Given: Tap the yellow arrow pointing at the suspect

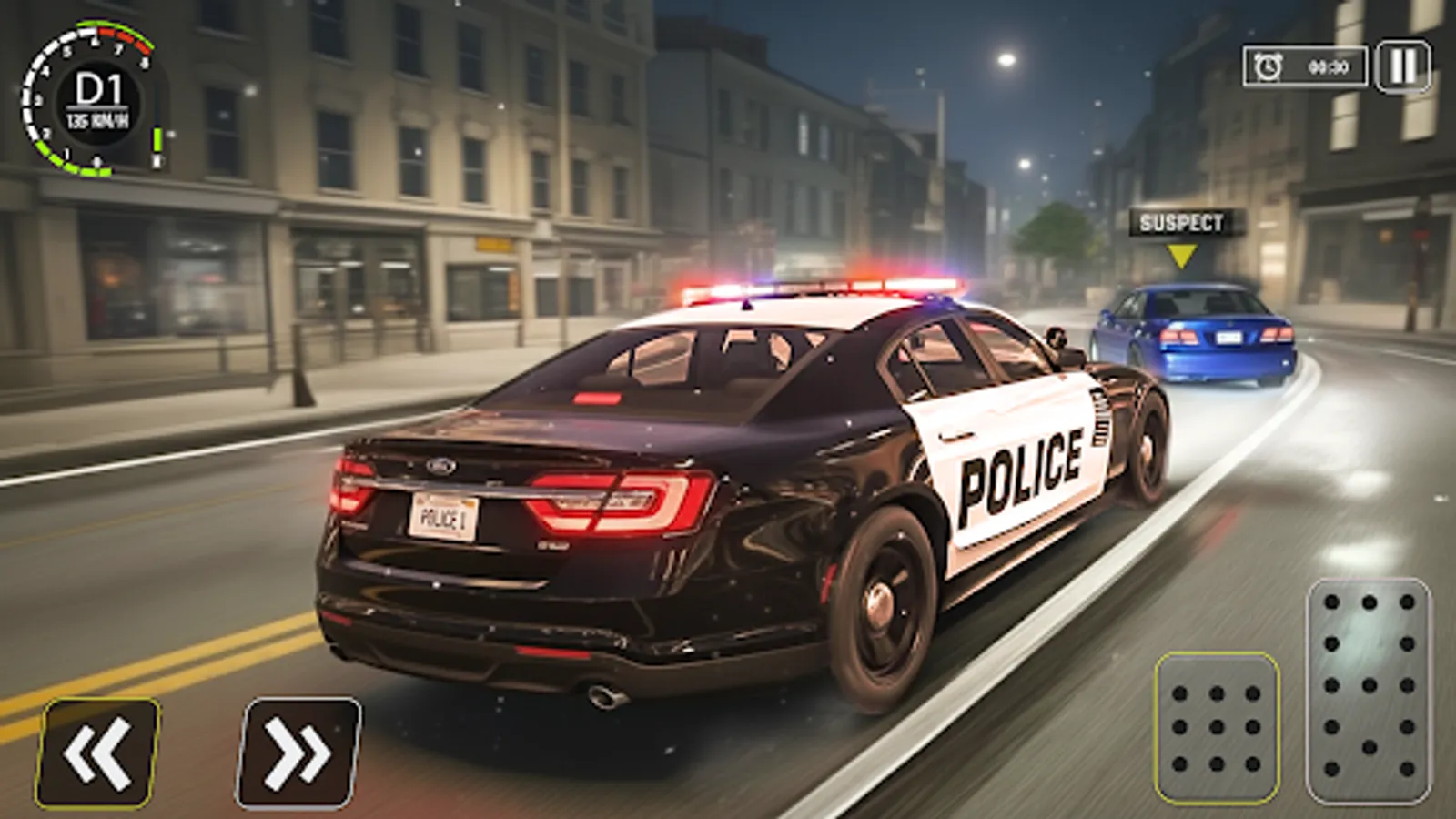Looking at the screenshot, I should (x=1183, y=253).
